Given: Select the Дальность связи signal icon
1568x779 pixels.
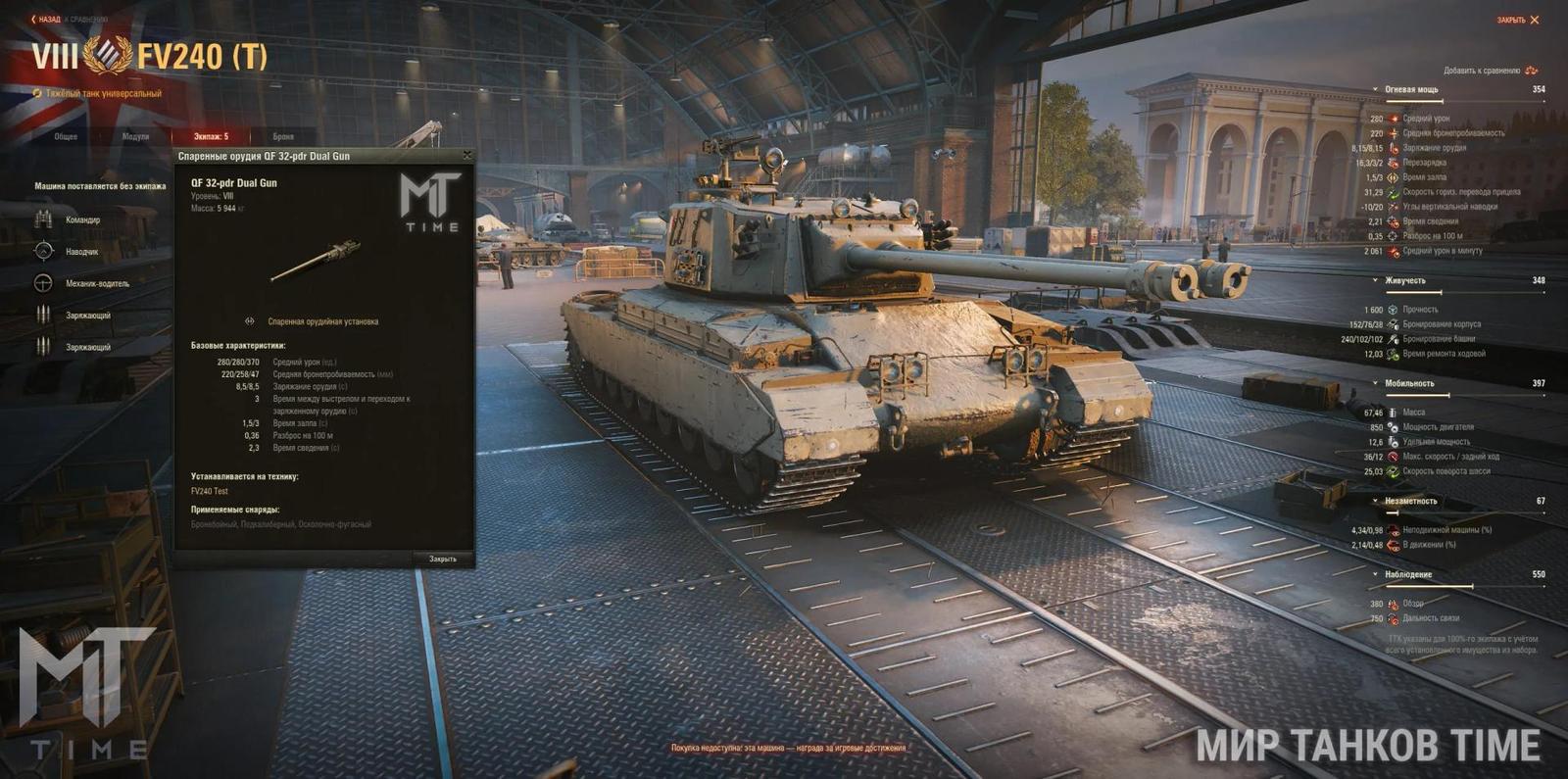Looking at the screenshot, I should (x=1394, y=618).
